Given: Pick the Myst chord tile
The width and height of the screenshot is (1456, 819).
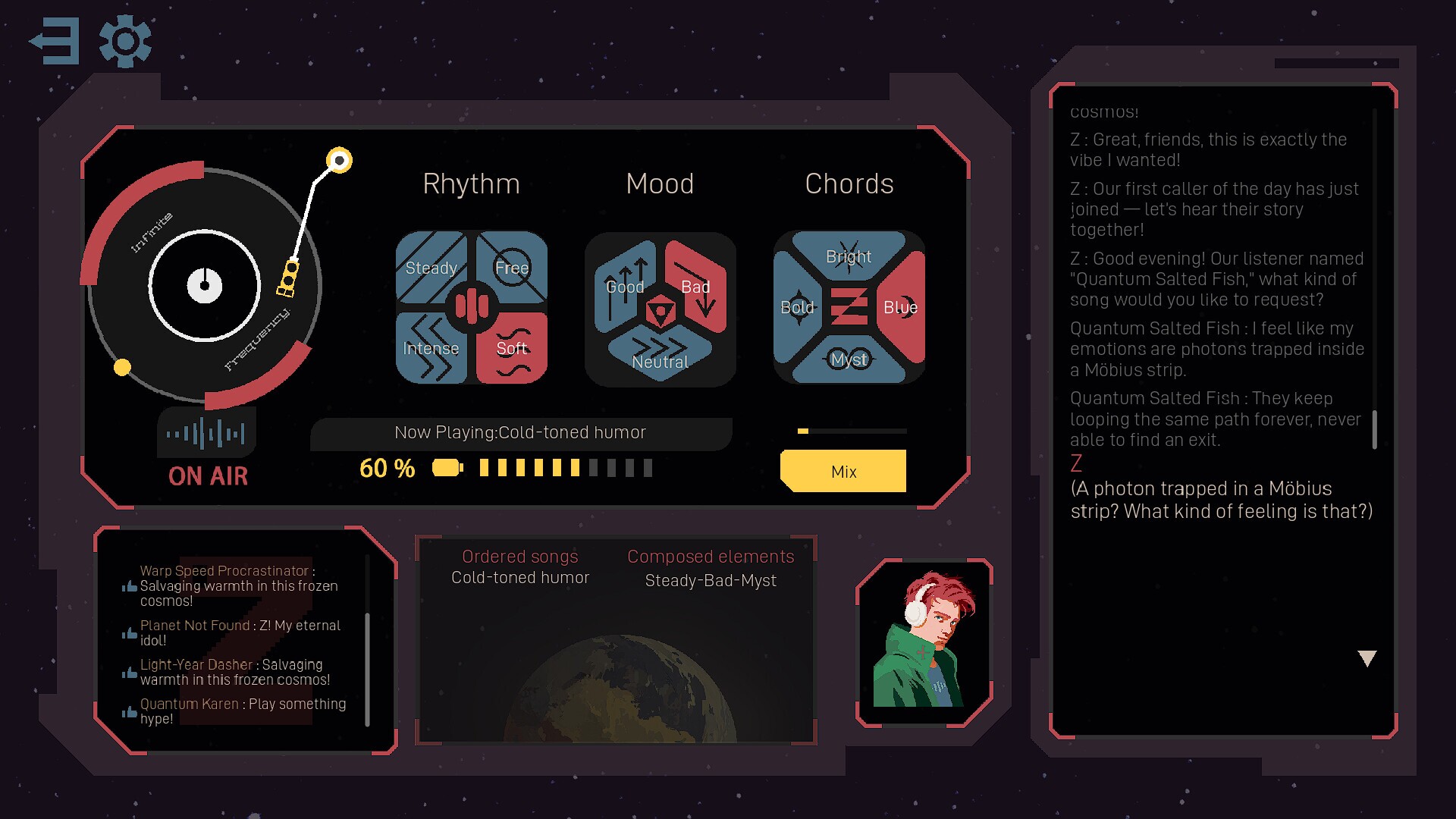Looking at the screenshot, I should tap(849, 359).
